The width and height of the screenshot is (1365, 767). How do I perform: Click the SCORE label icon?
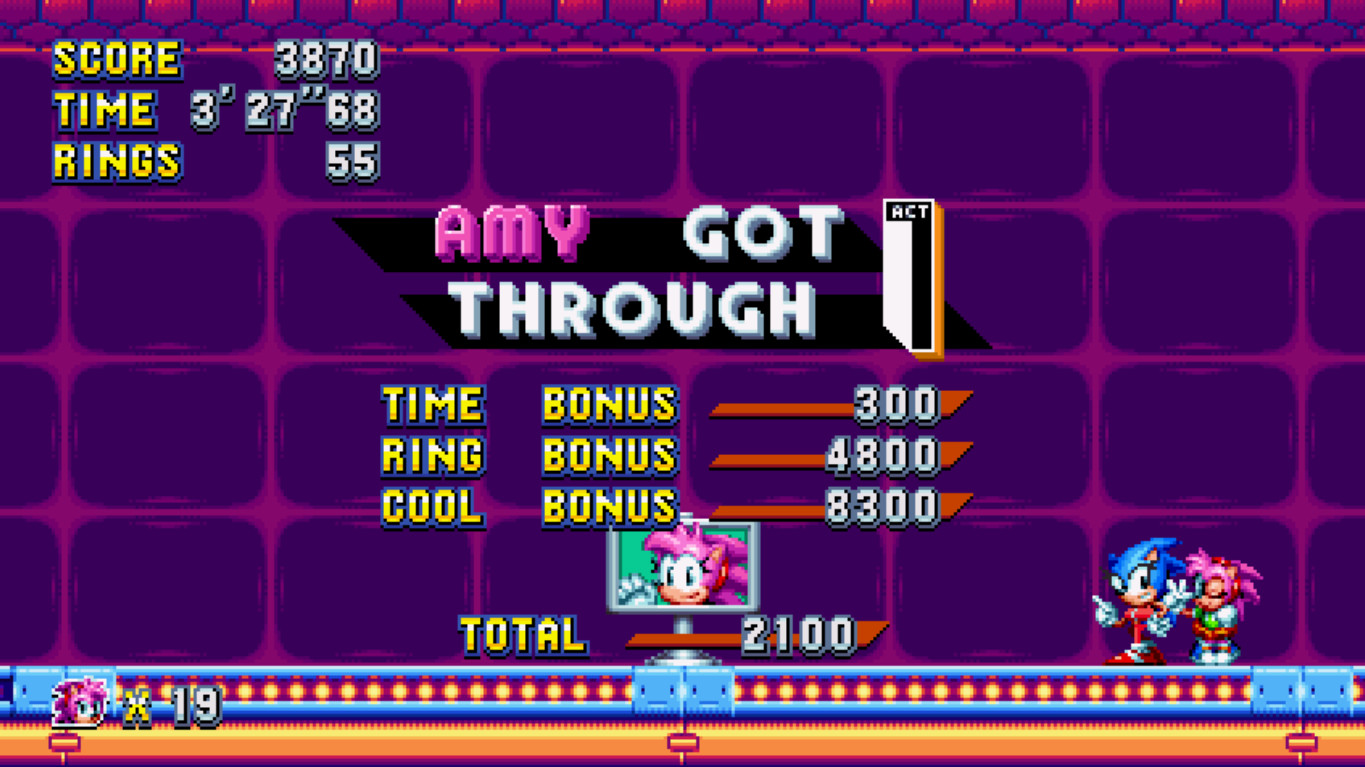coord(116,58)
